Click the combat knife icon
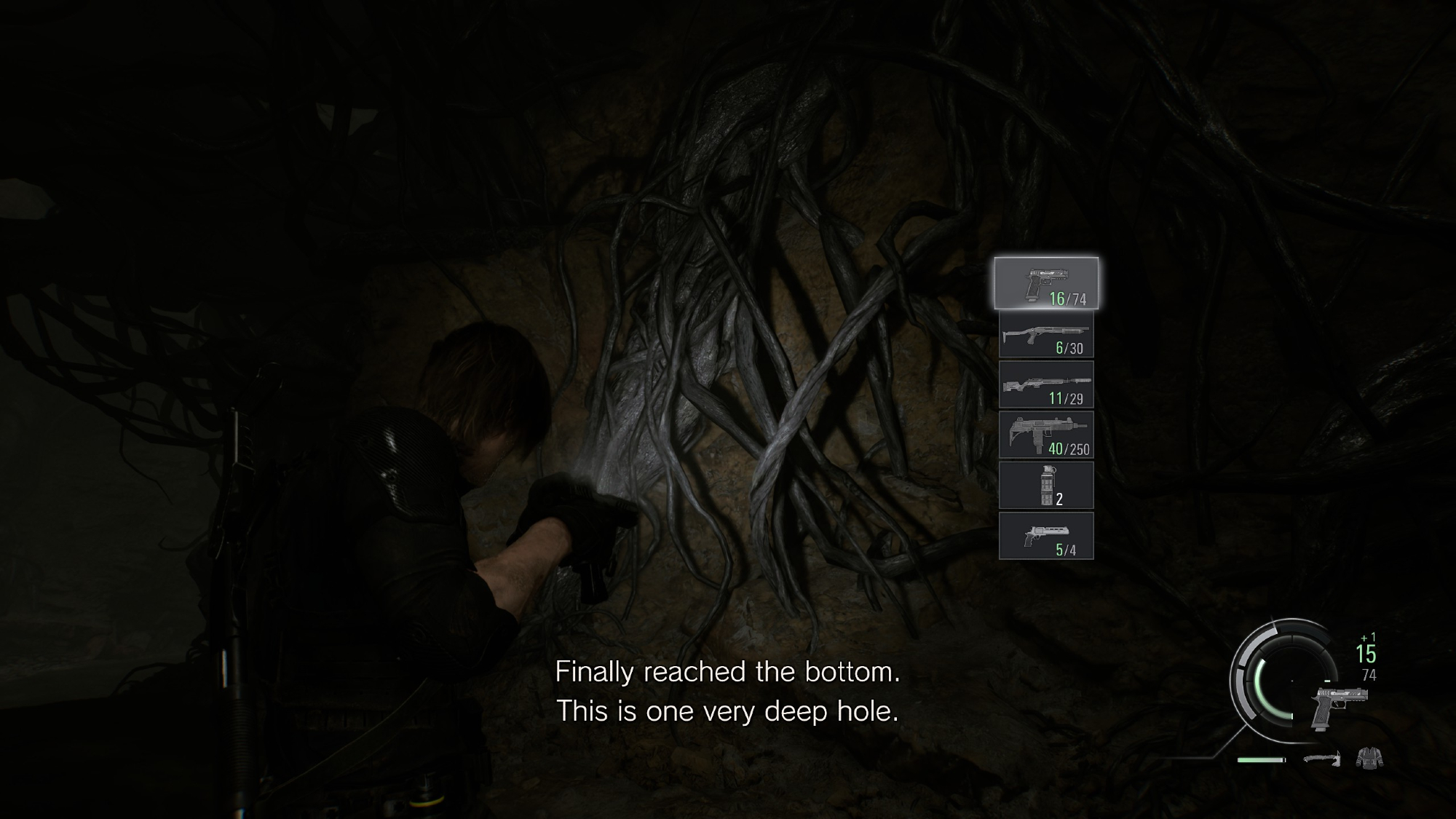This screenshot has height=819, width=1456. point(1321,759)
